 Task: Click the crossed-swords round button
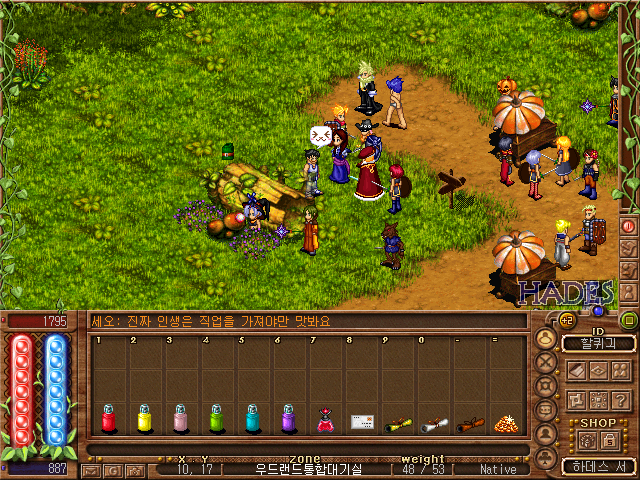click(x=546, y=362)
